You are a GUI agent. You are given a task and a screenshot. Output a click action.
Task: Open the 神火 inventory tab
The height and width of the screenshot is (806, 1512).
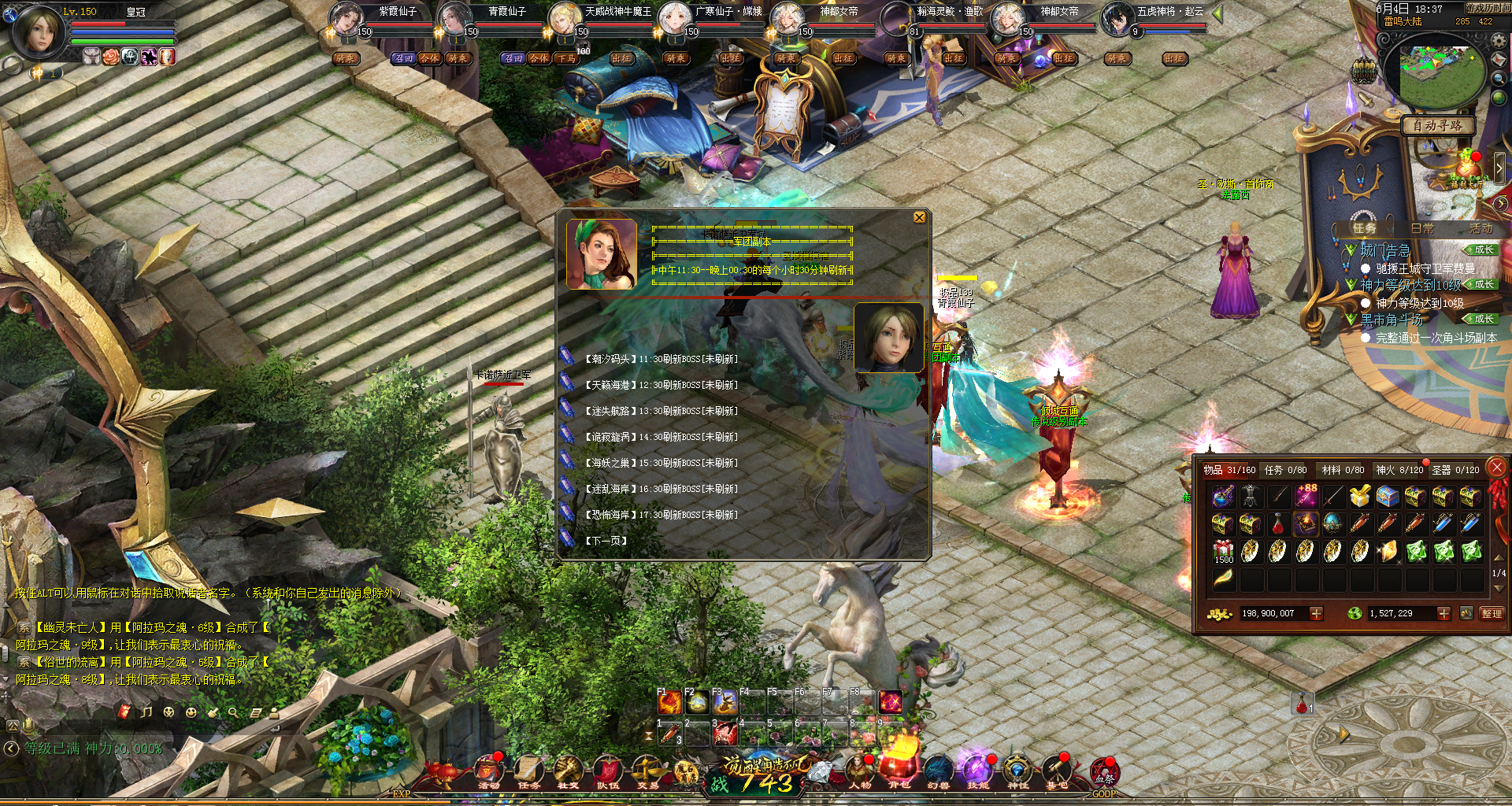click(1399, 470)
